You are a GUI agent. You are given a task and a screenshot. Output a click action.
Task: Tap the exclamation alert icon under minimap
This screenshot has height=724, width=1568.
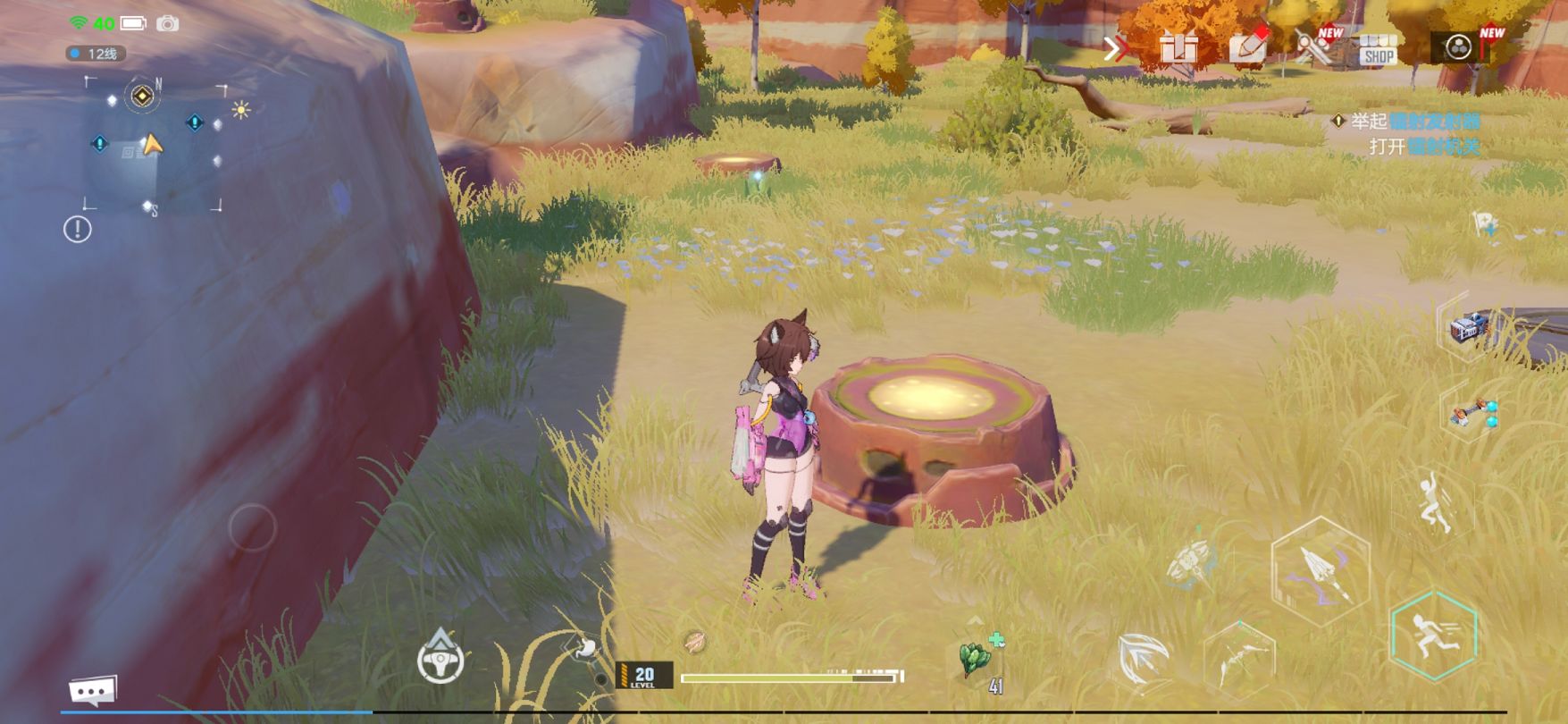click(x=78, y=230)
